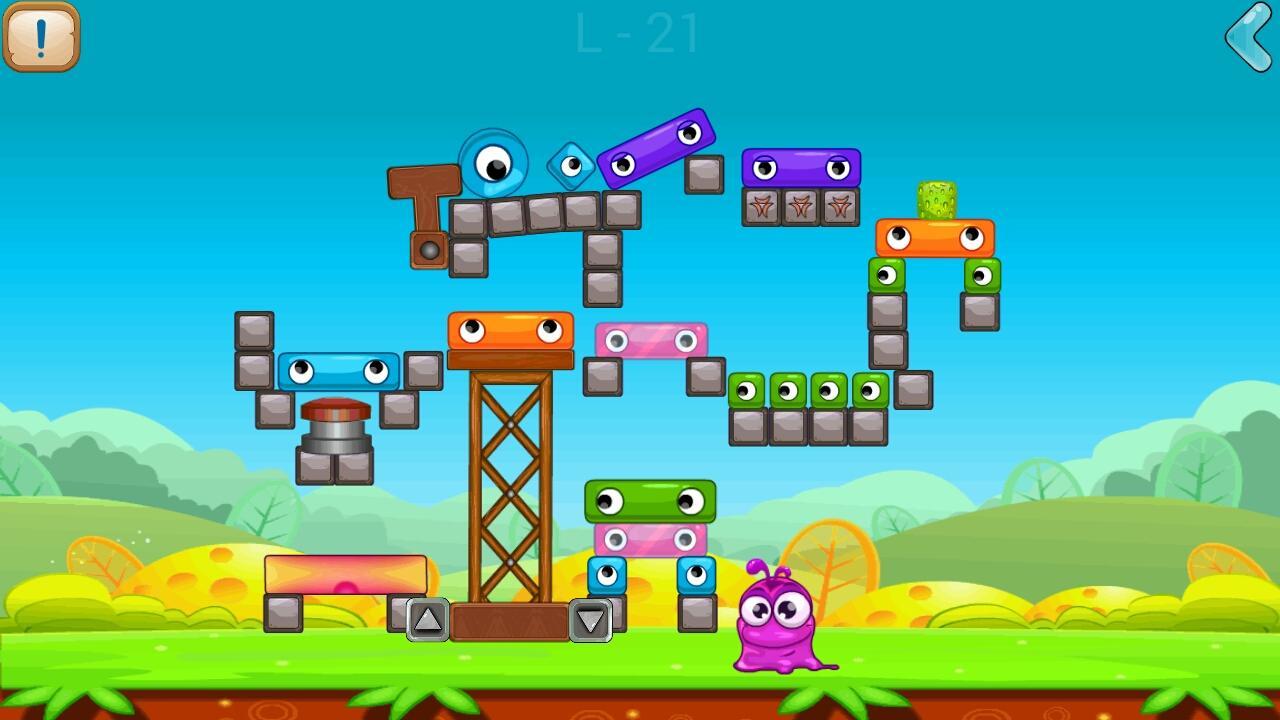Viewport: 1280px width, 720px height.
Task: Tap the pink translucent block with eyes
Action: [x=650, y=341]
